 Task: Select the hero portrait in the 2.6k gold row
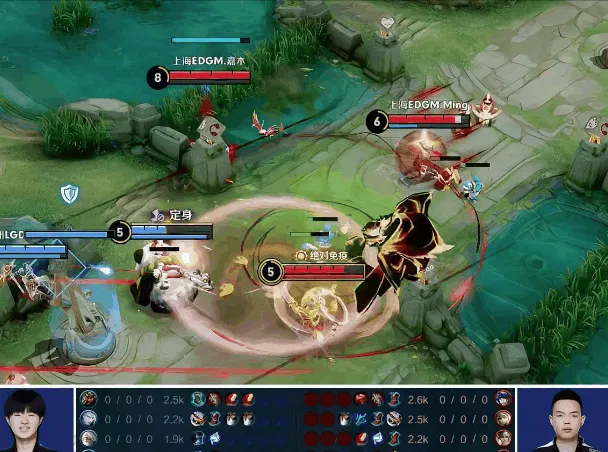tap(503, 399)
